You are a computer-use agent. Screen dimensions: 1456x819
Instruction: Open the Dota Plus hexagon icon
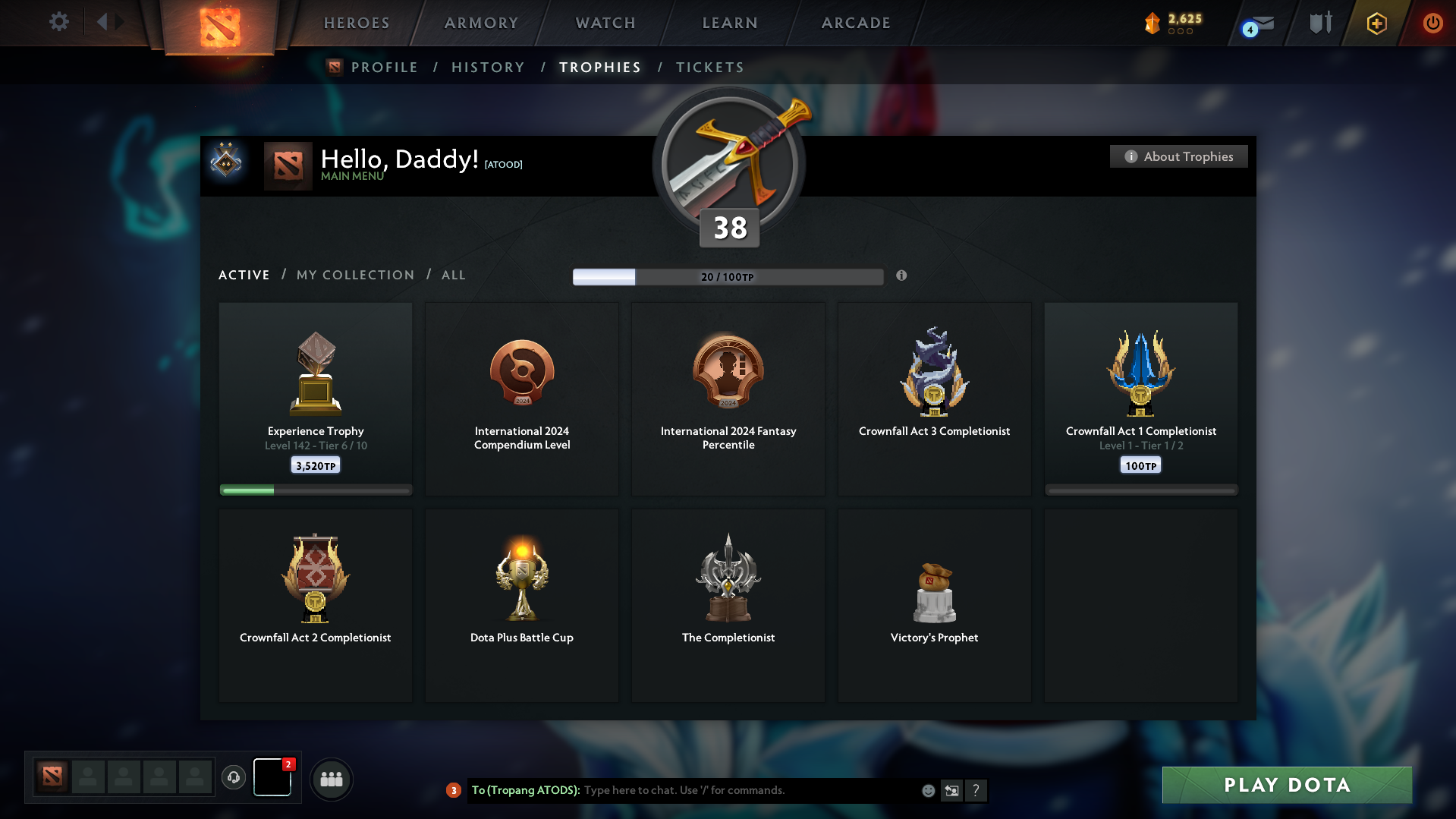pos(1376,24)
